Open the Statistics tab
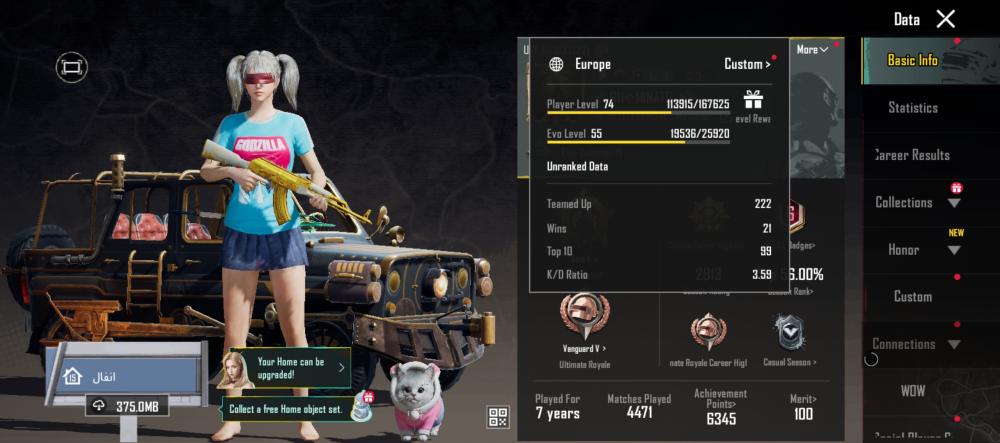The height and width of the screenshot is (443, 1000). pos(912,107)
